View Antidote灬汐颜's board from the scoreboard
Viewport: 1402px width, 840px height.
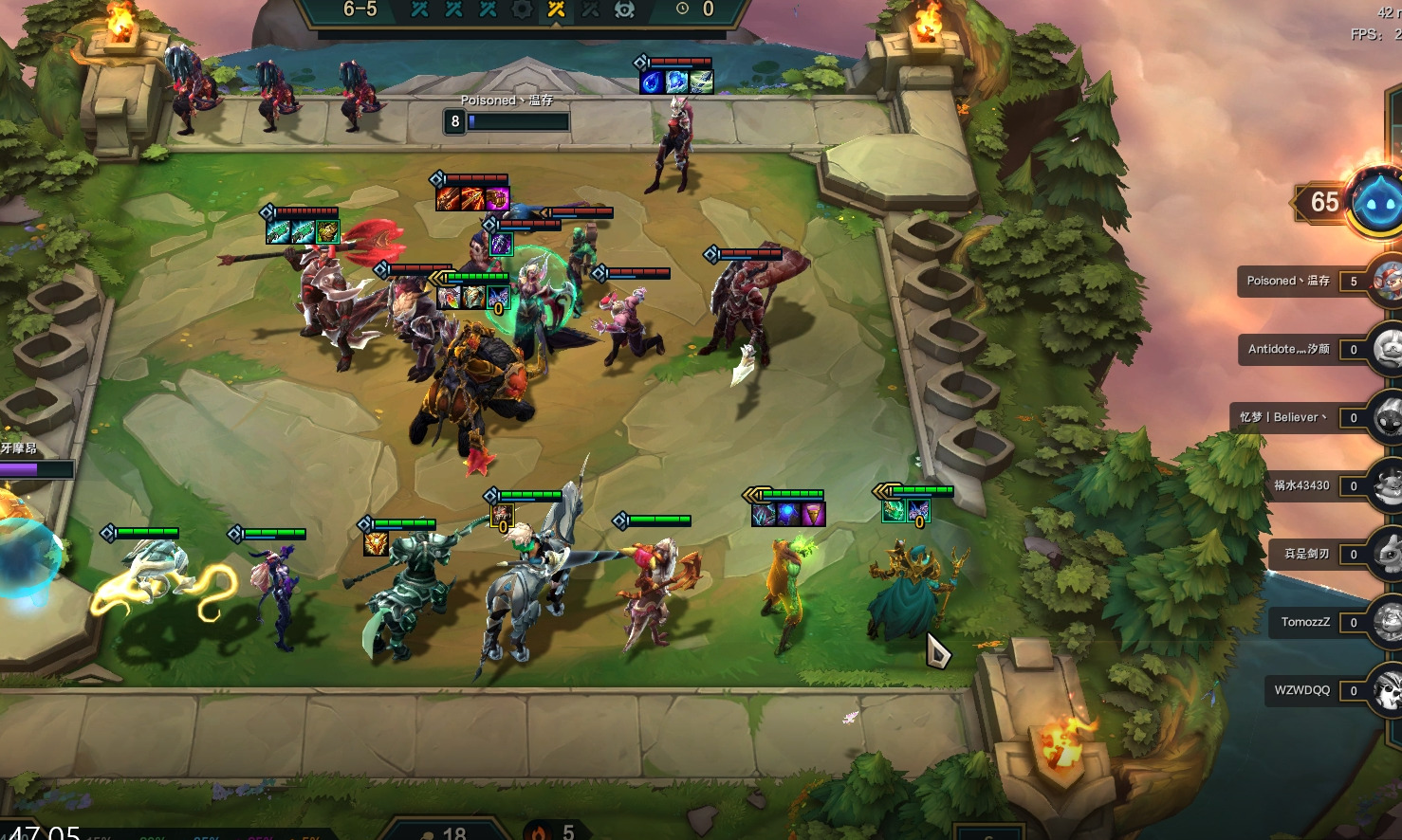1288,349
